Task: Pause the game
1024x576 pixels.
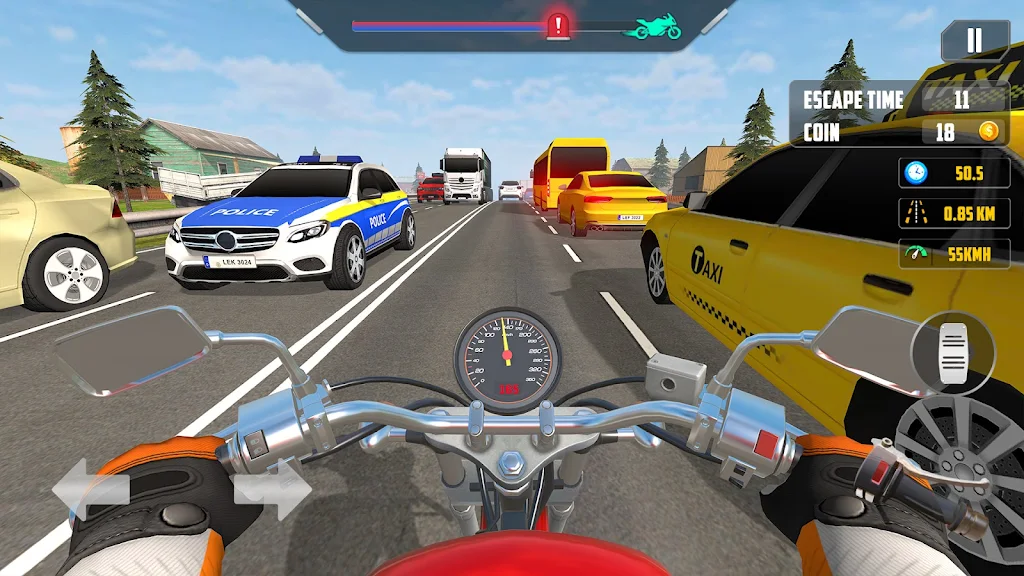Action: (x=973, y=41)
